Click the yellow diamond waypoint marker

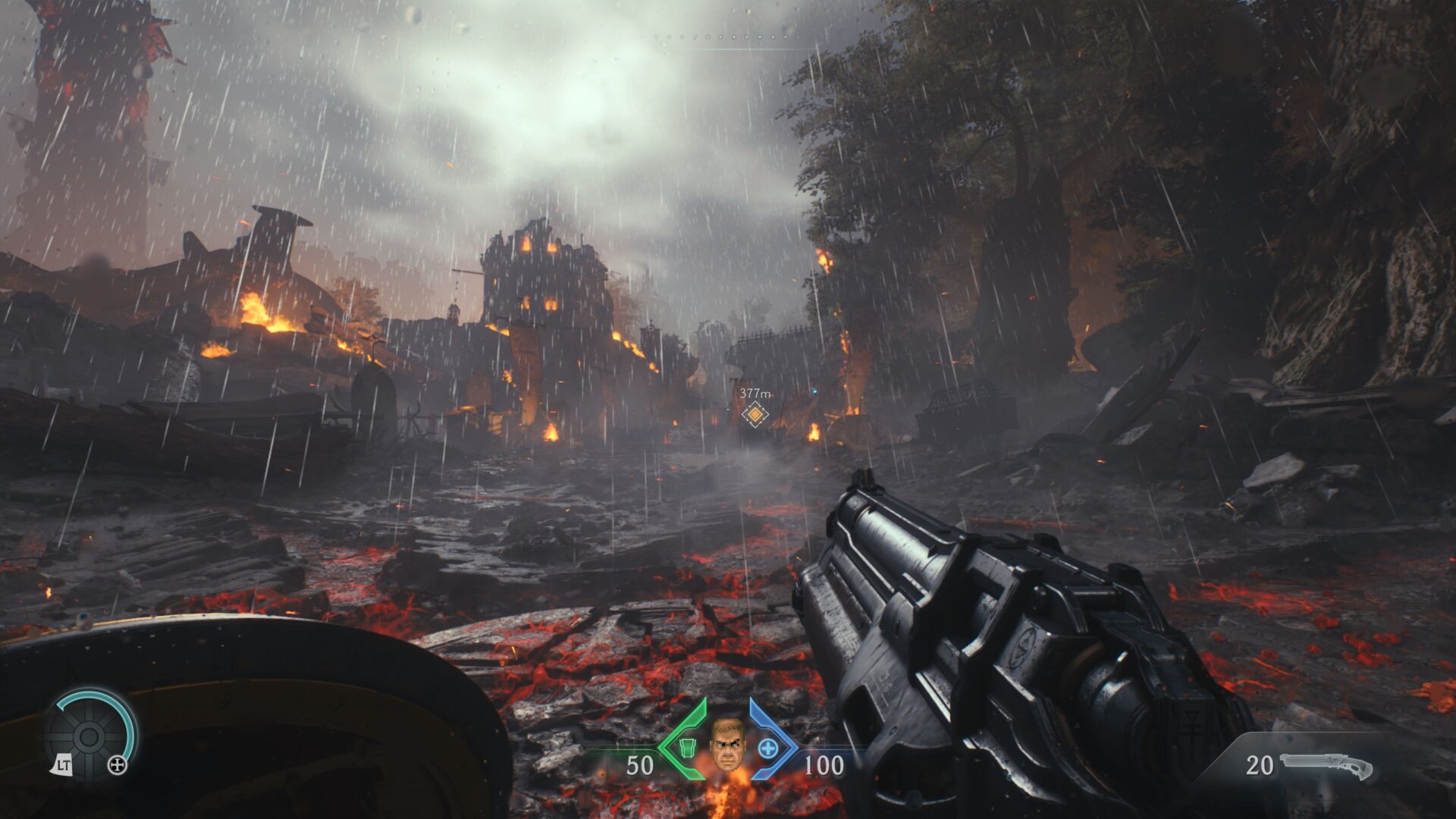click(755, 415)
